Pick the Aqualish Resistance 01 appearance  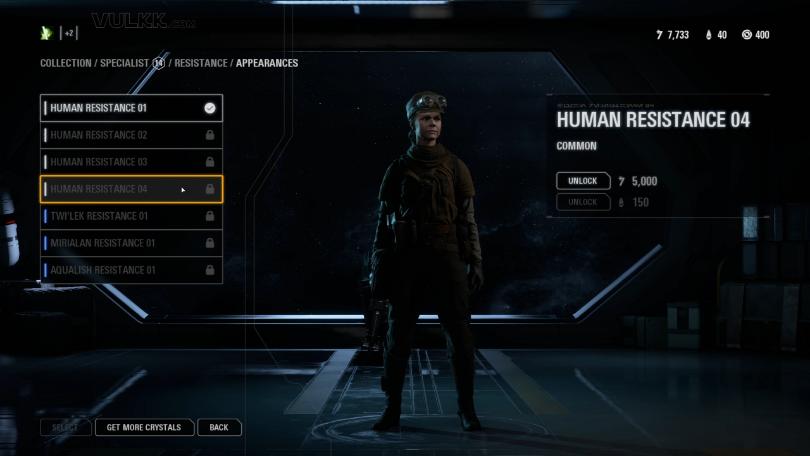130,270
